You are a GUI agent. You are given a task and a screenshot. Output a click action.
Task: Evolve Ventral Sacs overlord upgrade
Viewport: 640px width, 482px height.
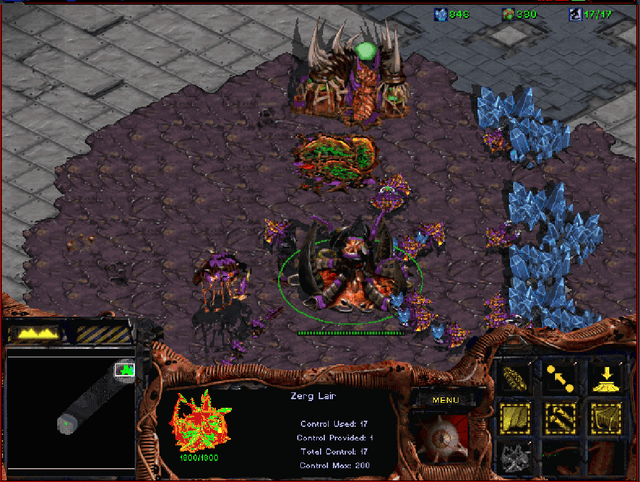click(x=517, y=418)
